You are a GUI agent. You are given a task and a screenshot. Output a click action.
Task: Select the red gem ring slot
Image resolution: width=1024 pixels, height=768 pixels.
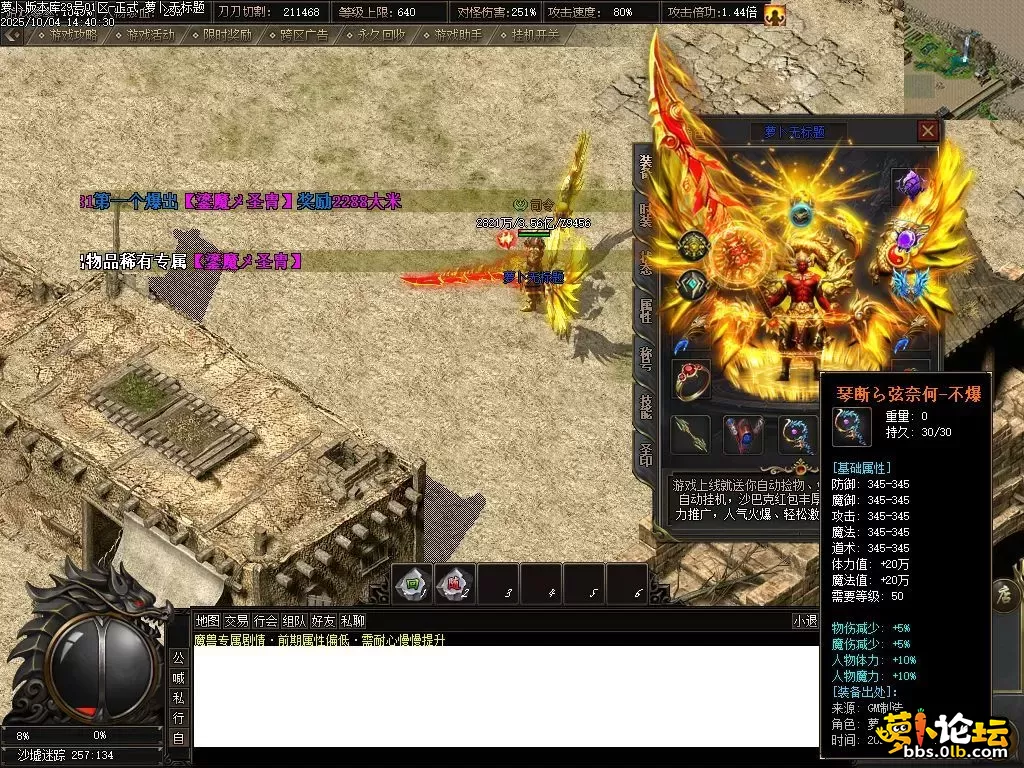click(x=691, y=380)
